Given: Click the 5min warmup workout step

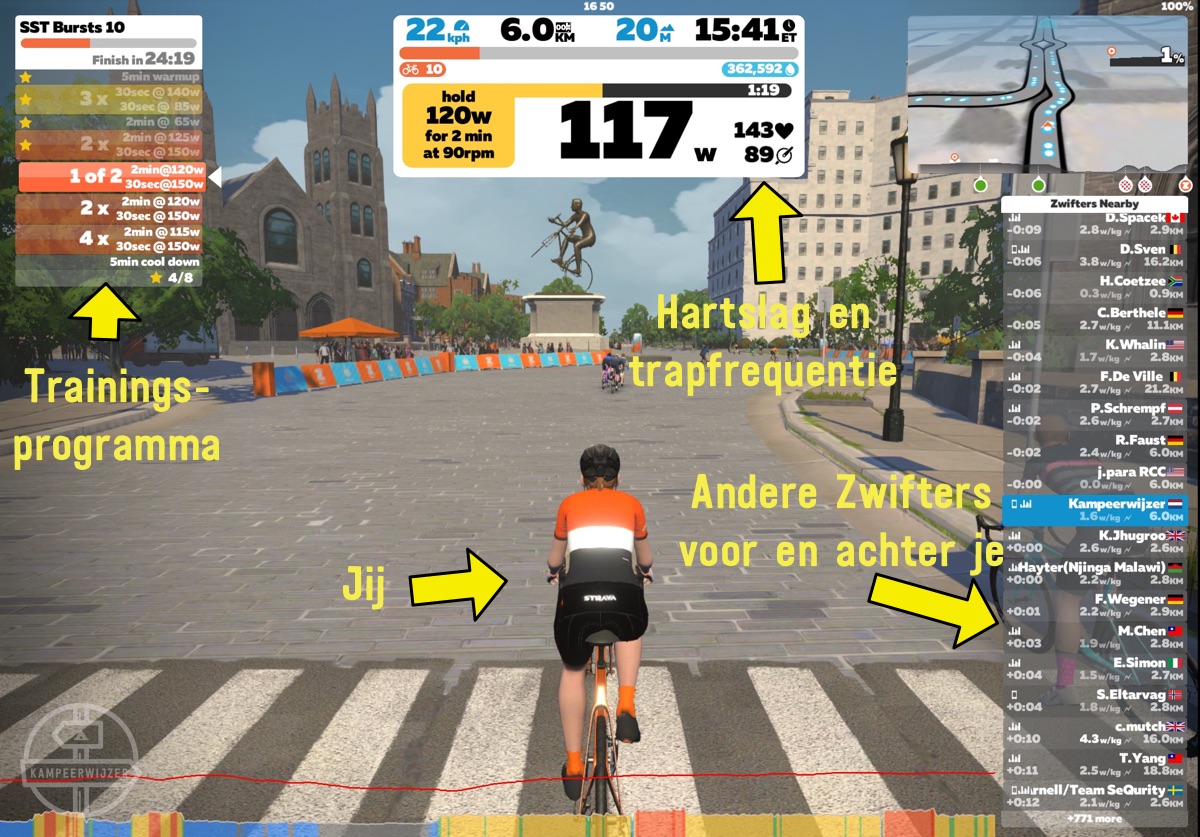Looking at the screenshot, I should pyautogui.click(x=110, y=76).
